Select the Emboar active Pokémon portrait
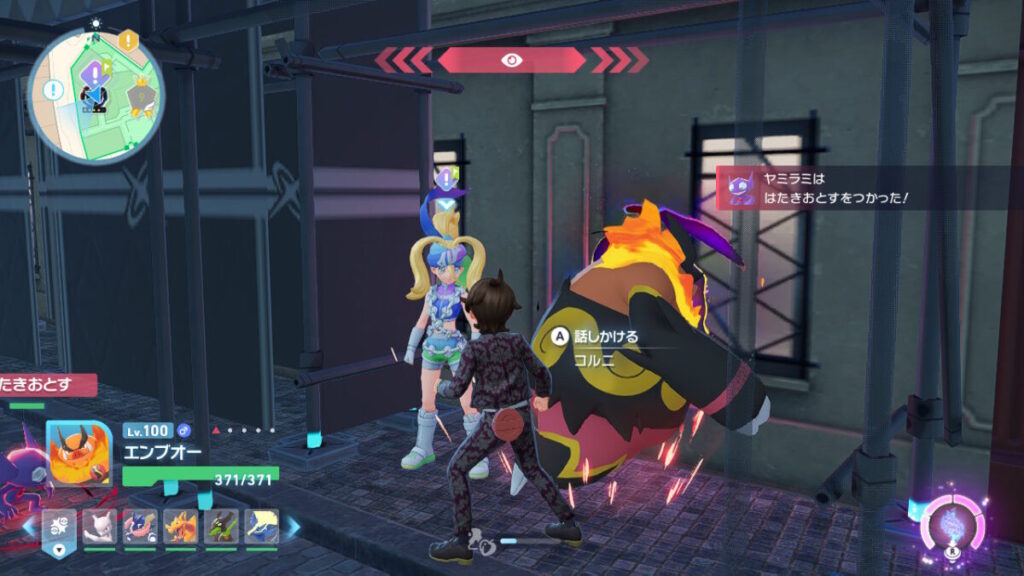 click(x=79, y=454)
